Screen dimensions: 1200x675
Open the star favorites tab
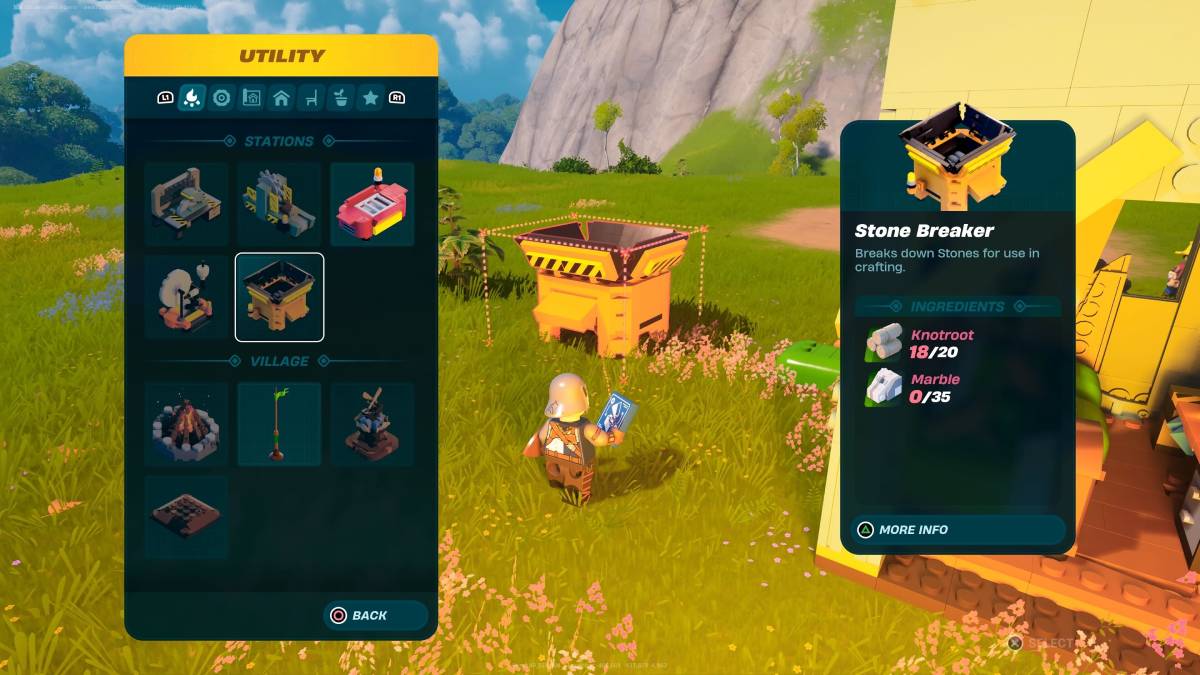pos(370,98)
